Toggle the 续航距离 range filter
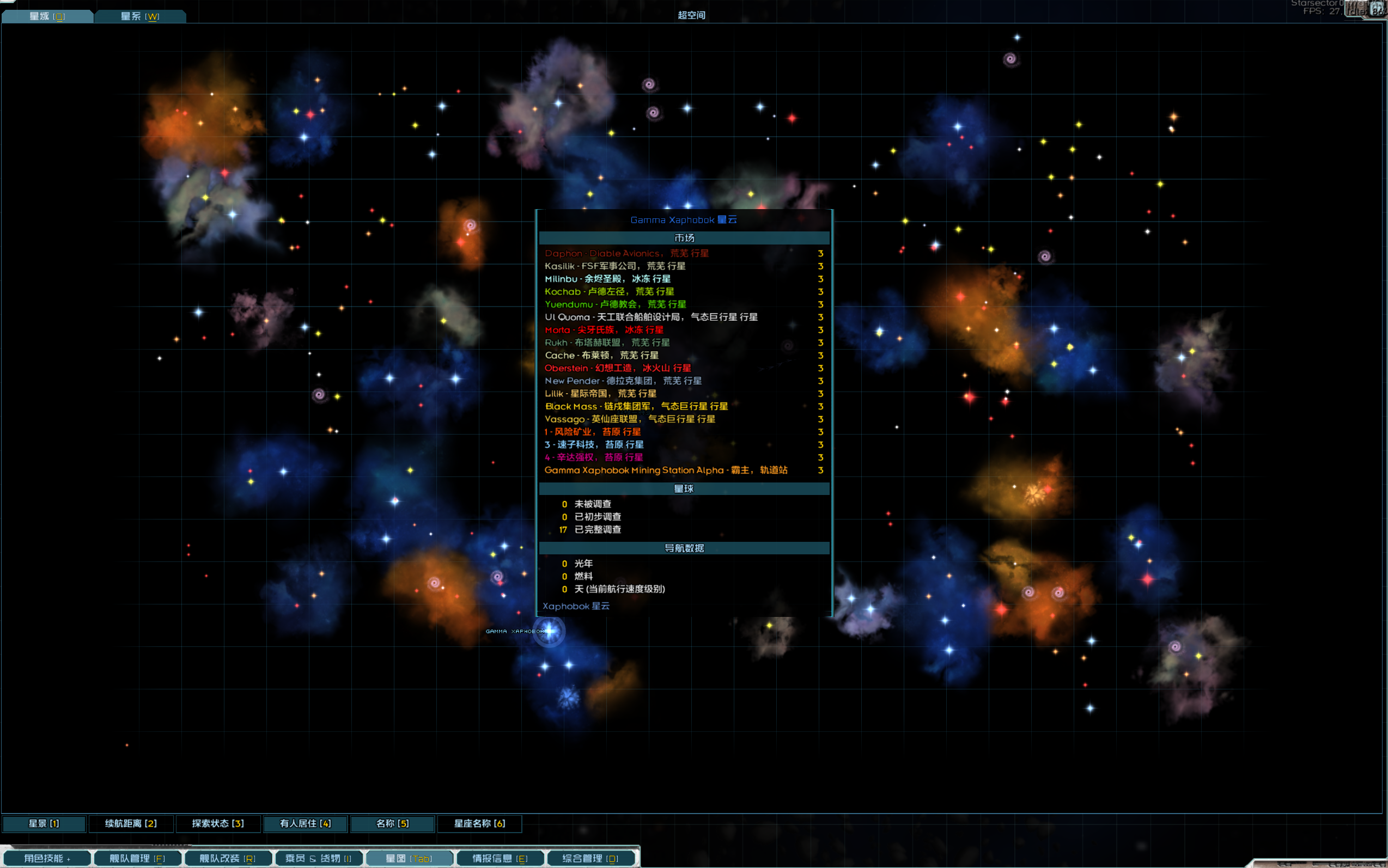This screenshot has height=868, width=1388. pos(131,823)
